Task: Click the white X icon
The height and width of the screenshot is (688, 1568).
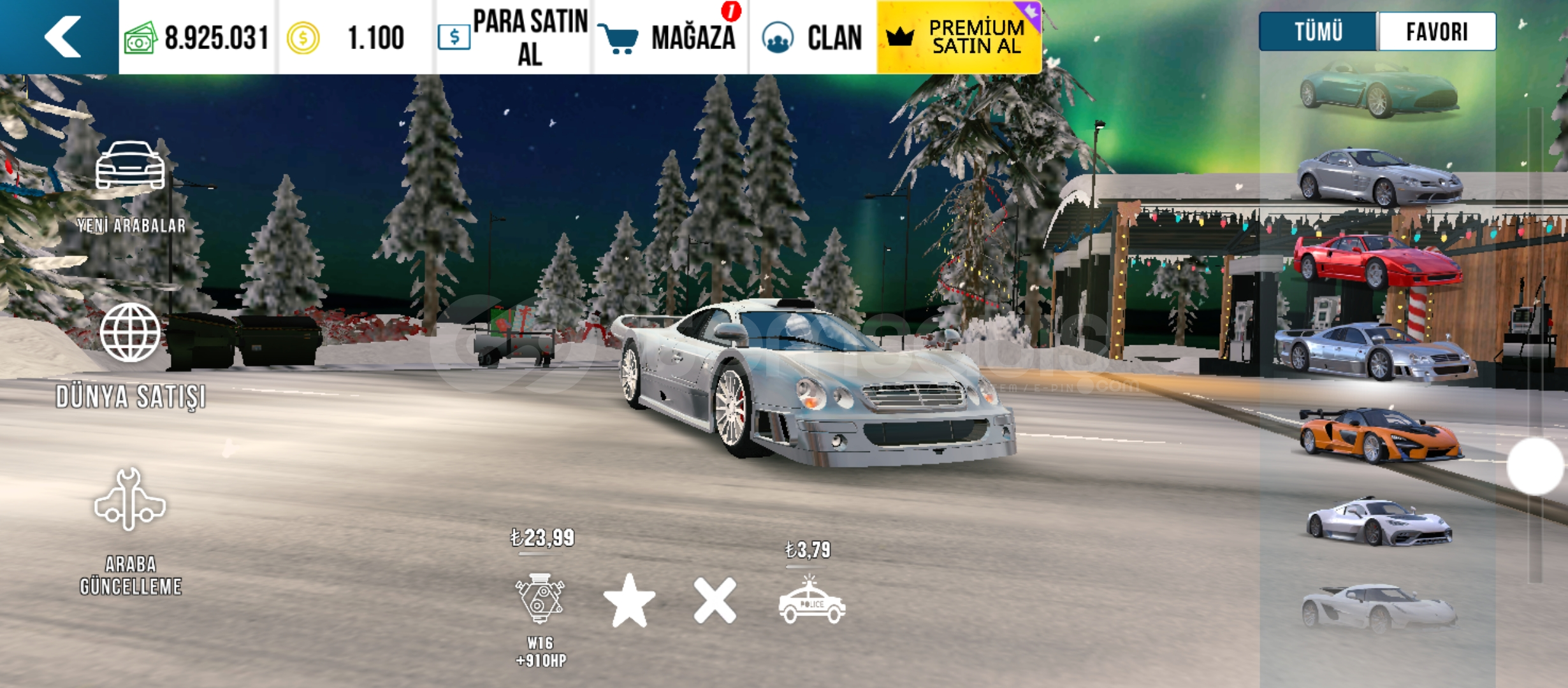Action: point(715,601)
